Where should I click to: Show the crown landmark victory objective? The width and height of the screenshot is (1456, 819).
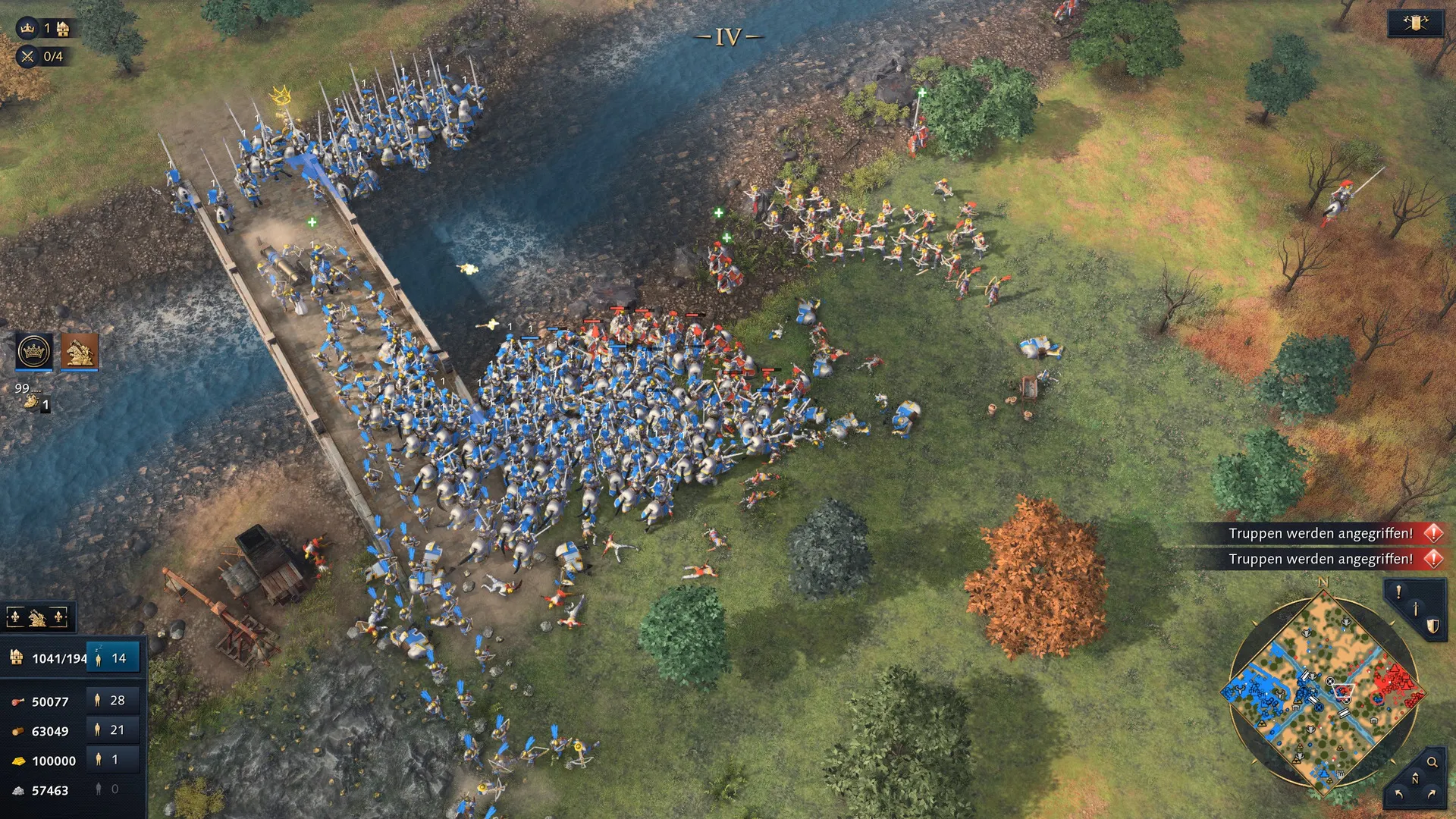click(x=28, y=29)
